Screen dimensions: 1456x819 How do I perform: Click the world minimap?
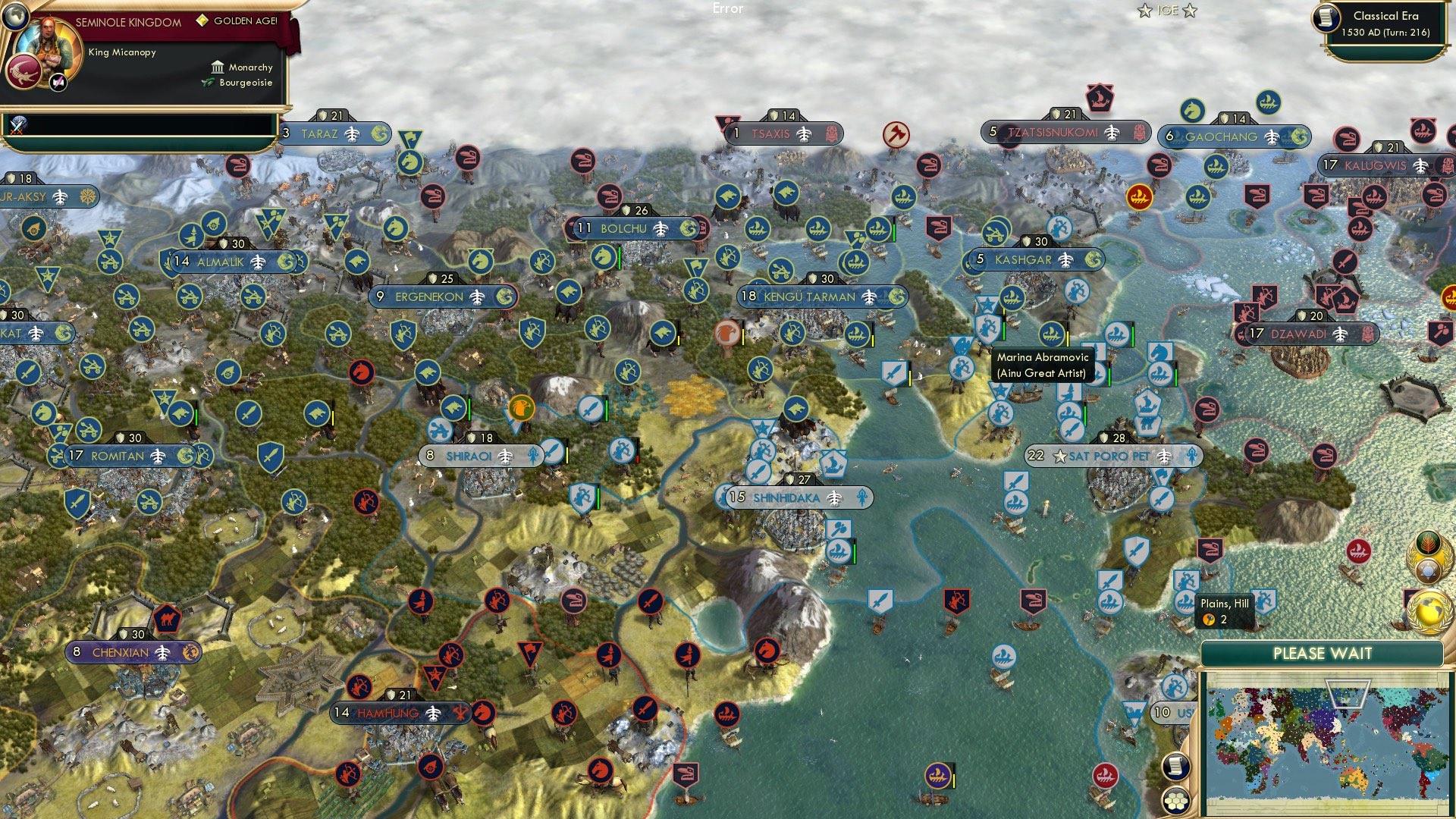point(1324,743)
